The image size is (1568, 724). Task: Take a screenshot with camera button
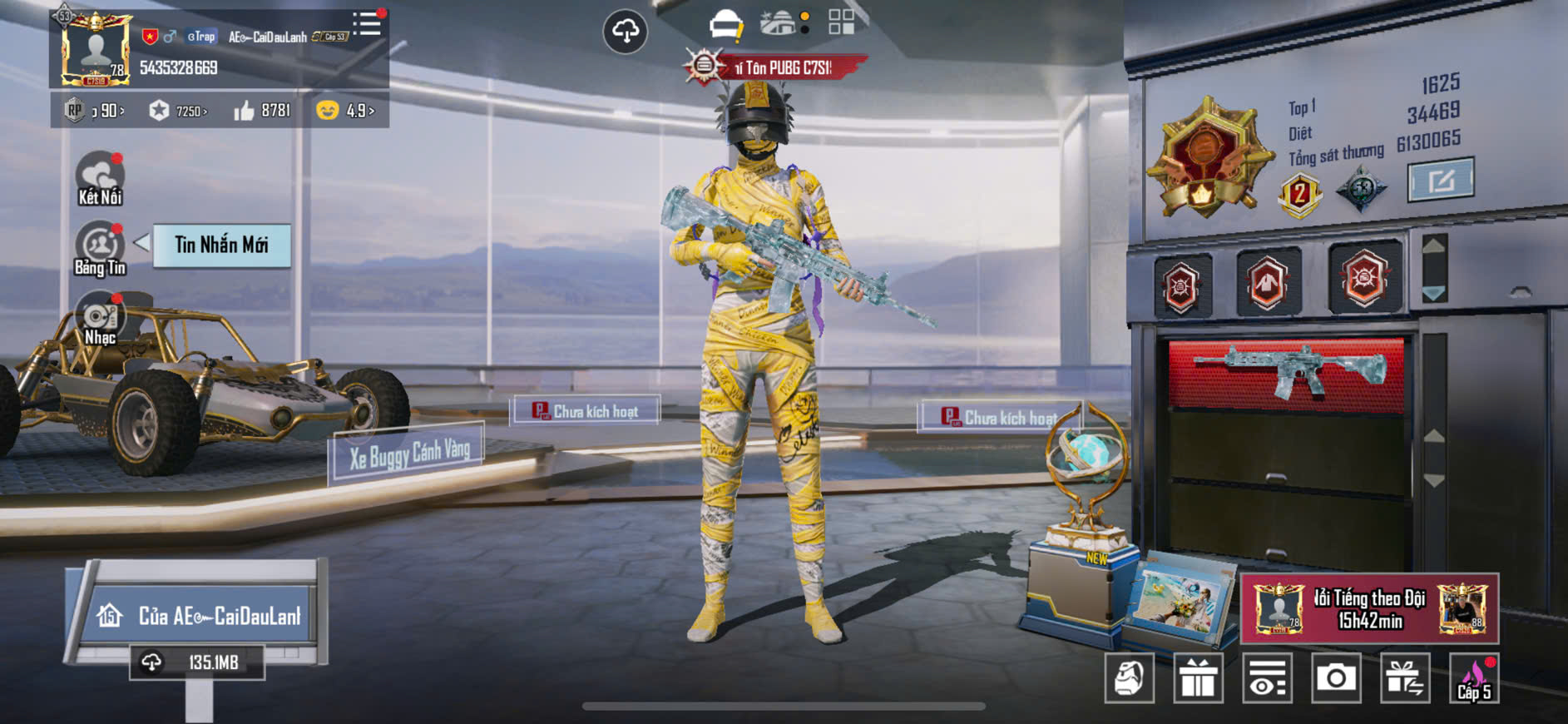1336,678
